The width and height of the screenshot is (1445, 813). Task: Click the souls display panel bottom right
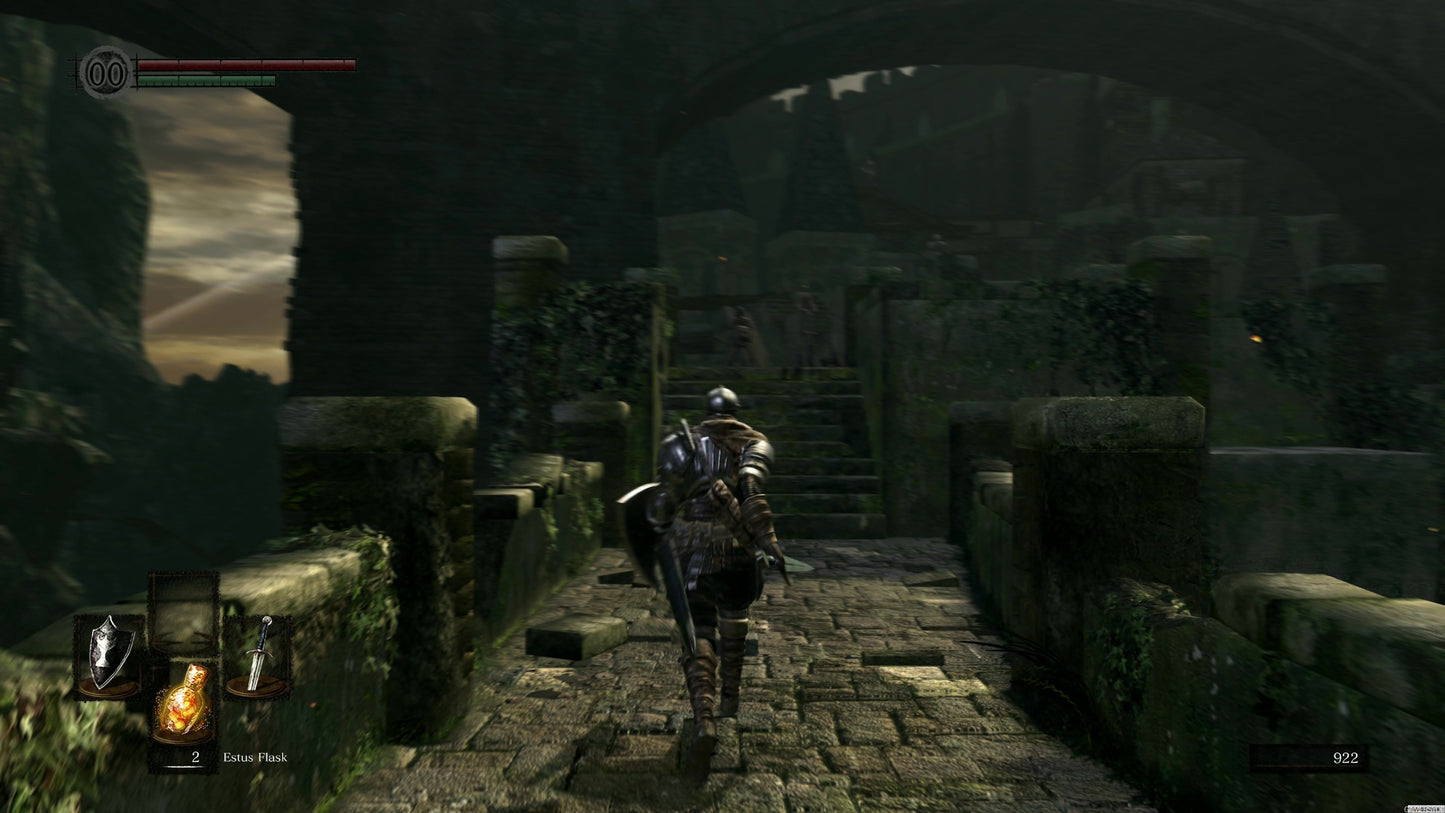[1310, 758]
